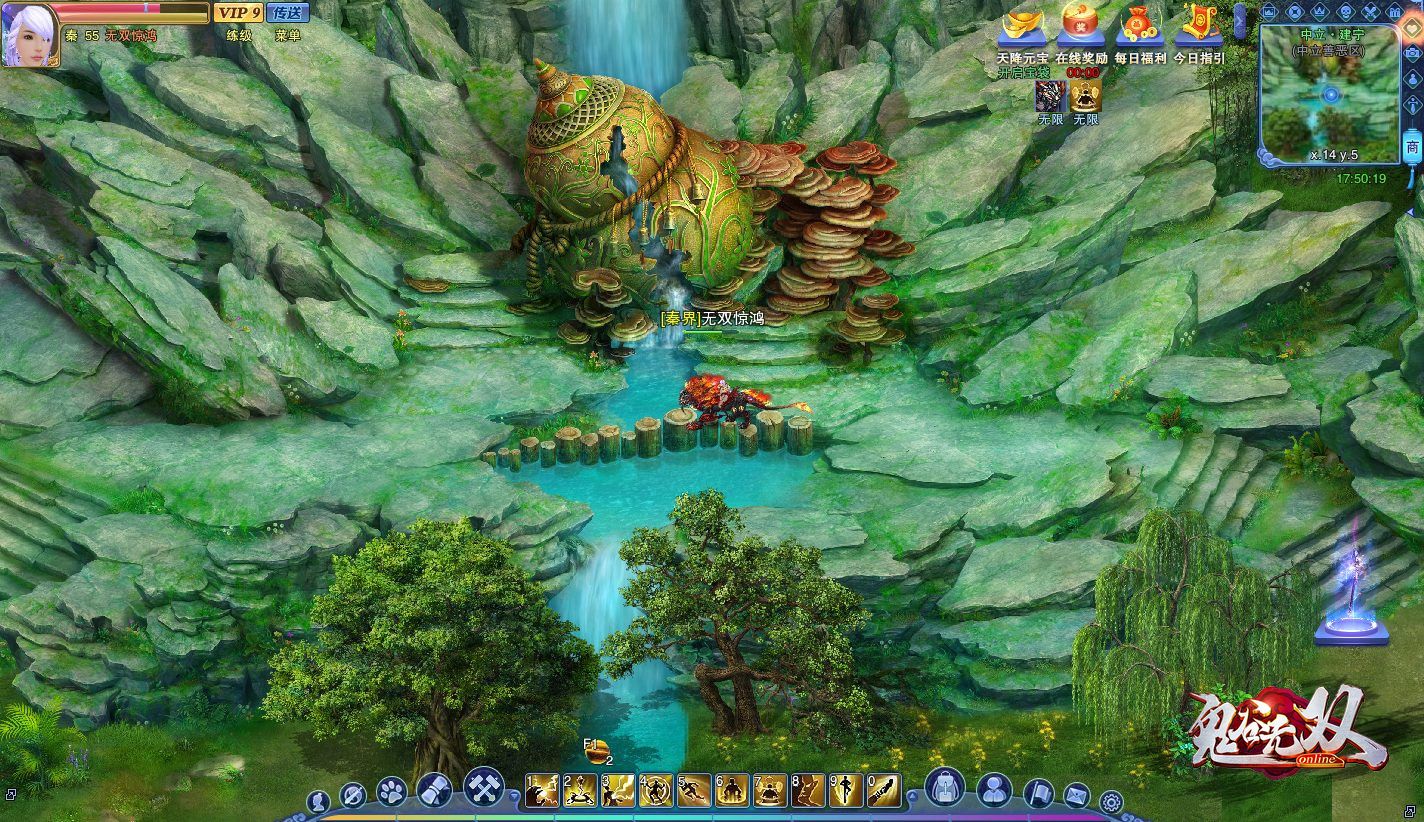Click the 传送 teleport button
The height and width of the screenshot is (822, 1424).
(288, 13)
